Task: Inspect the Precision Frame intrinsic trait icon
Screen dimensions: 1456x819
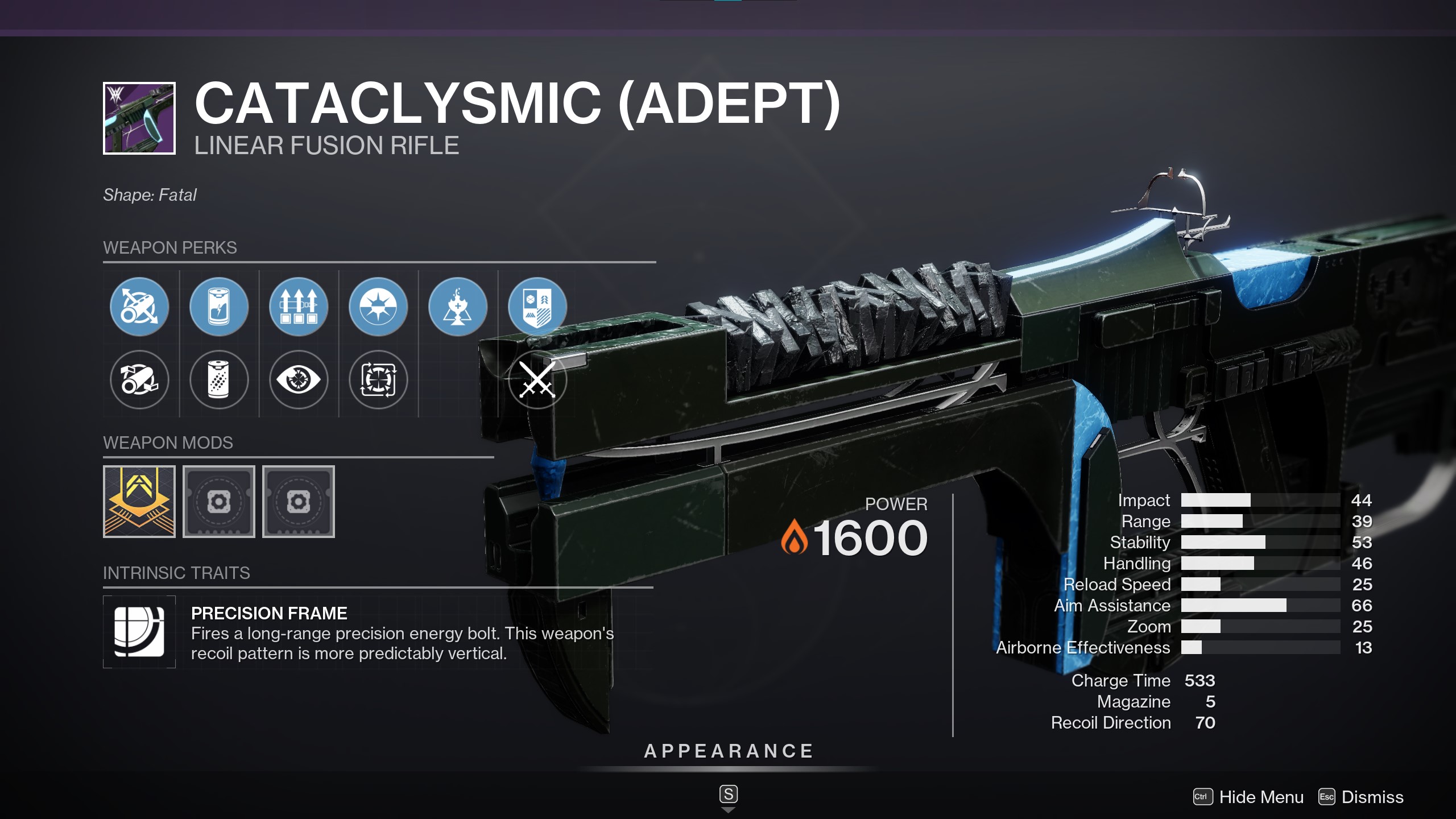Action: (x=139, y=632)
